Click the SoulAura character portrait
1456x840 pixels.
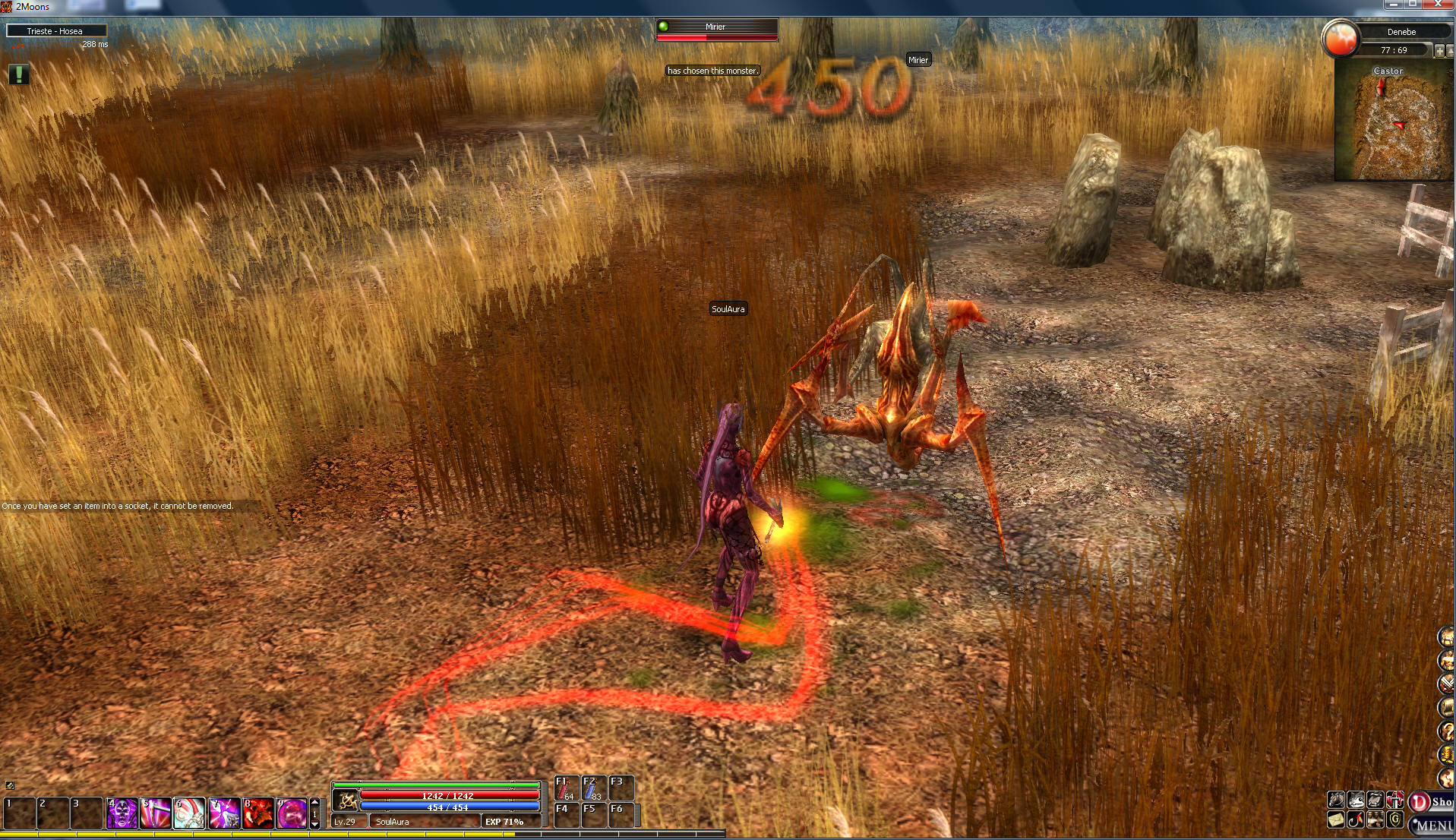tap(346, 801)
